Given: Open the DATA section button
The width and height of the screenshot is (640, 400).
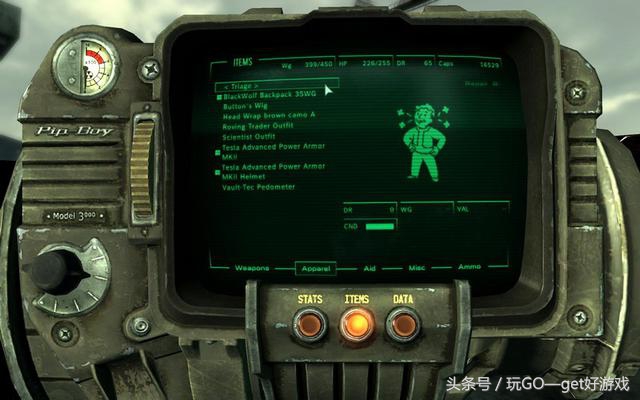Looking at the screenshot, I should (402, 323).
